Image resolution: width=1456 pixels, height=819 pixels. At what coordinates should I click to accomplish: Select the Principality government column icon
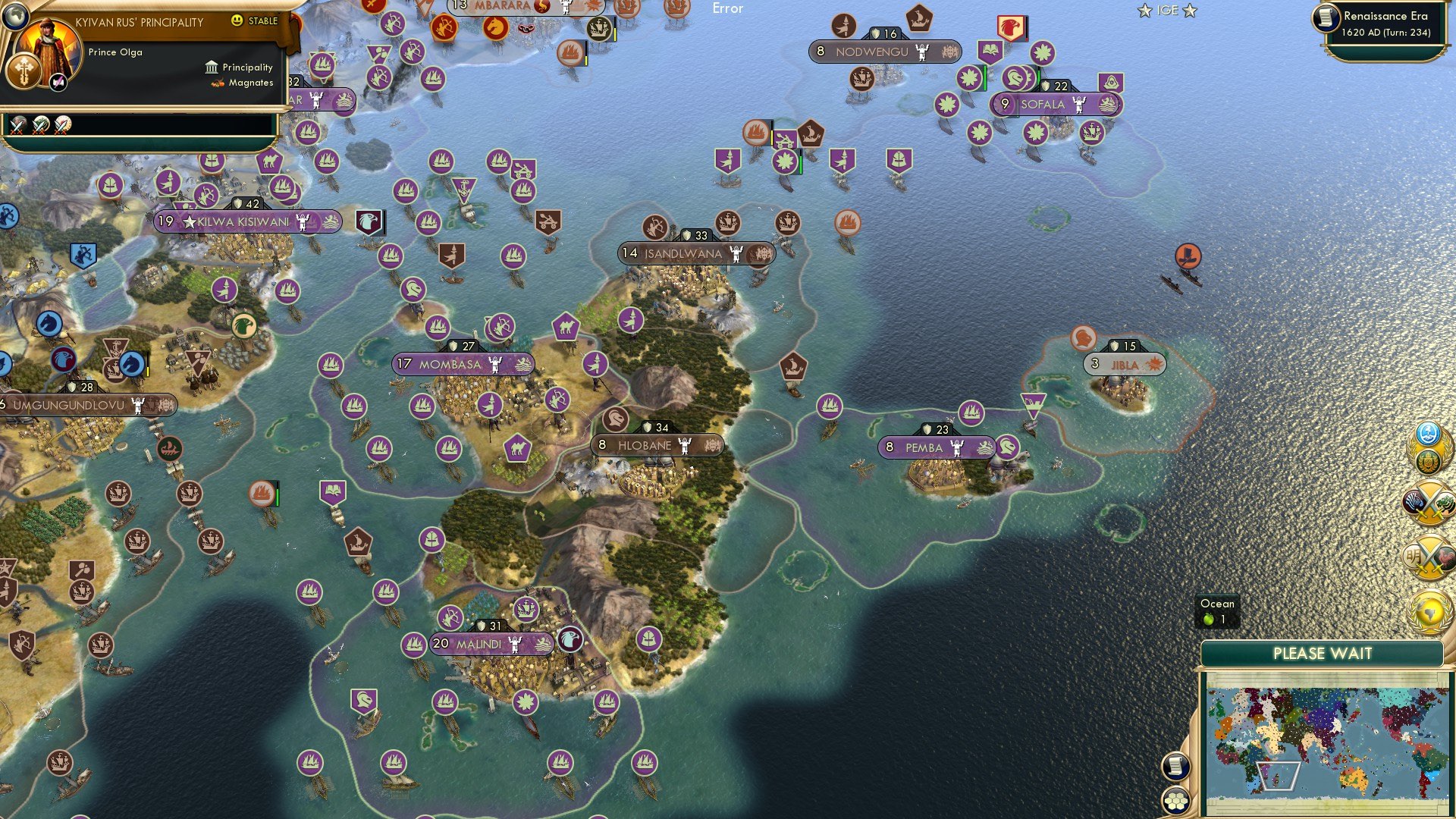click(x=210, y=67)
